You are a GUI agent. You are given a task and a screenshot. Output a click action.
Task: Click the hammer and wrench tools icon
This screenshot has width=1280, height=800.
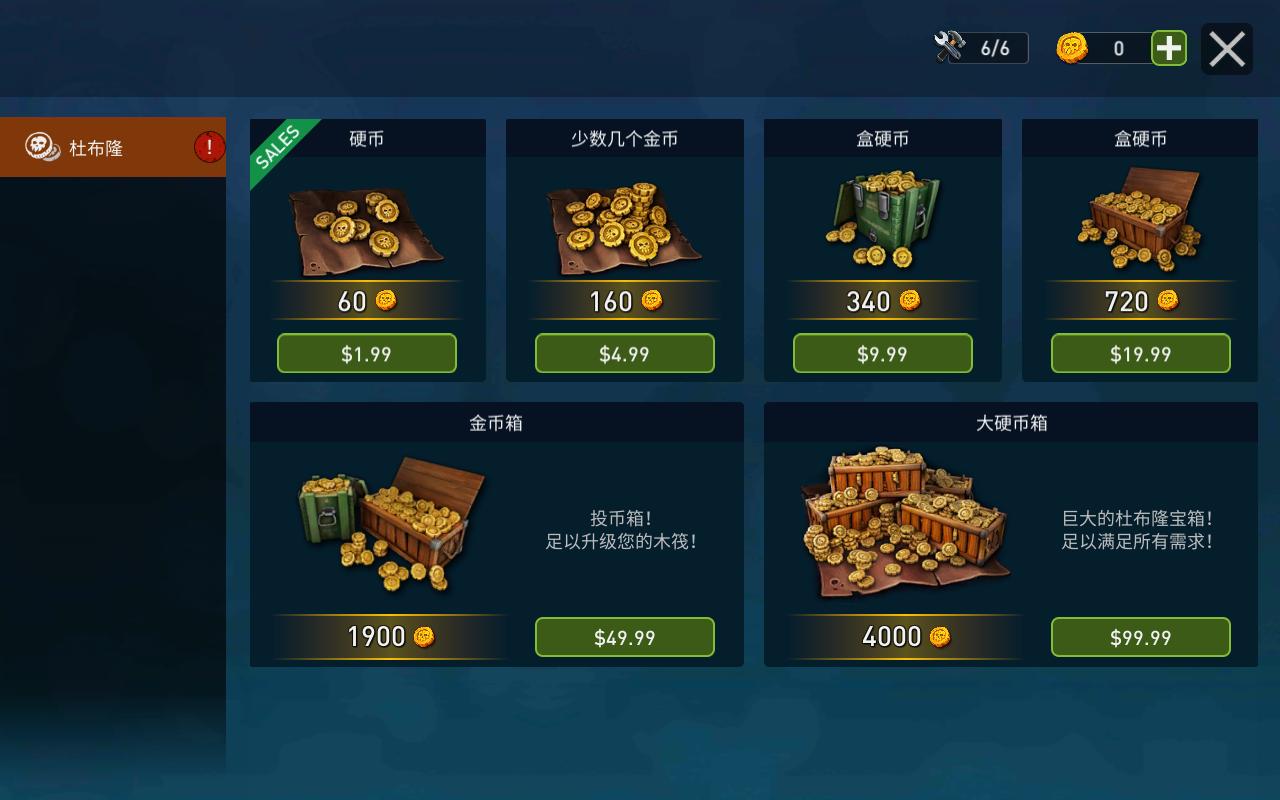pyautogui.click(x=949, y=47)
